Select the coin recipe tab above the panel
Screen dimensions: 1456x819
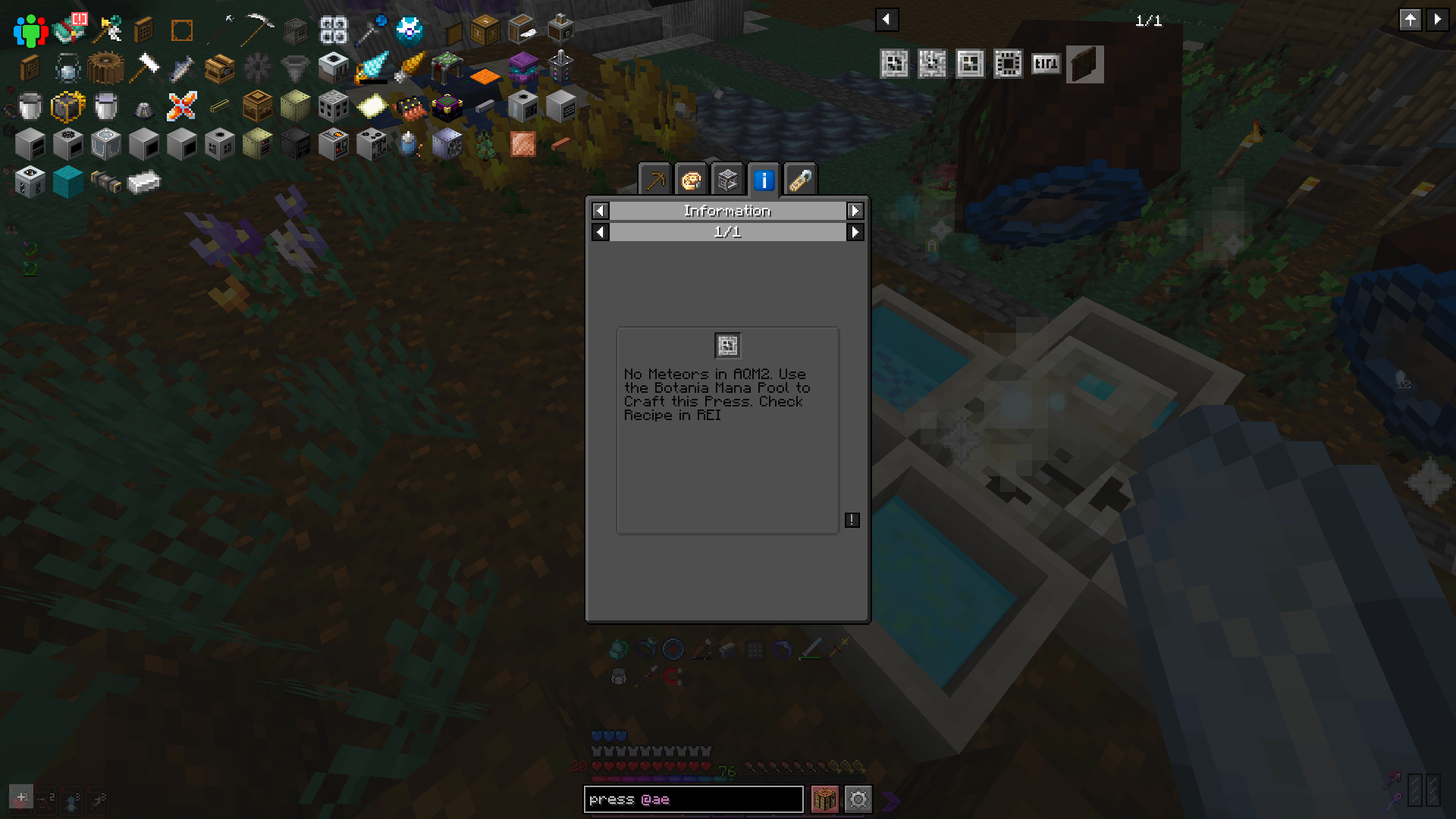(692, 180)
